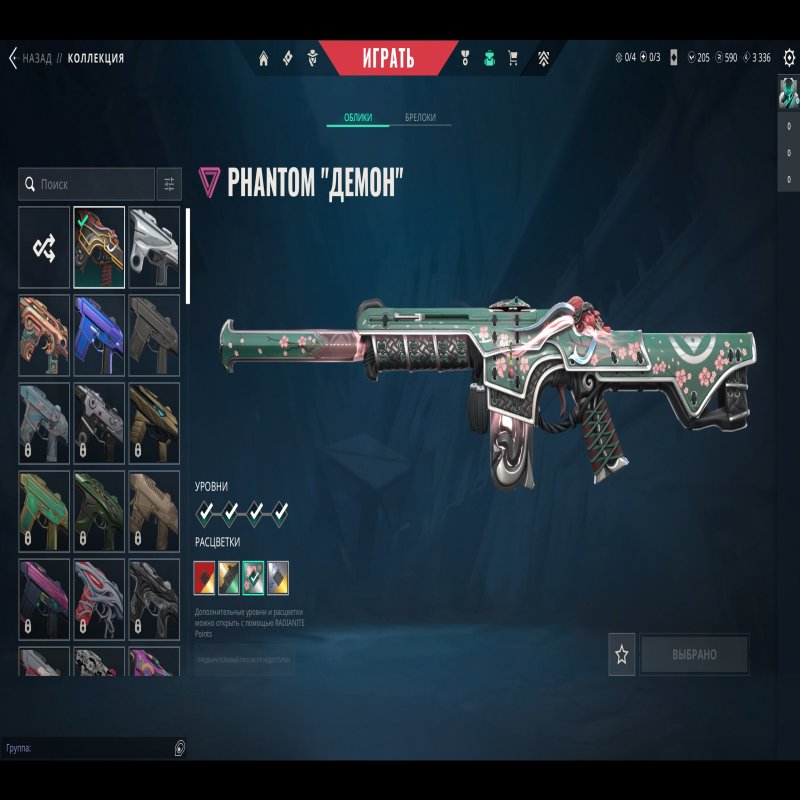
Task: Select the random skin shuffle tile
Action: (44, 246)
